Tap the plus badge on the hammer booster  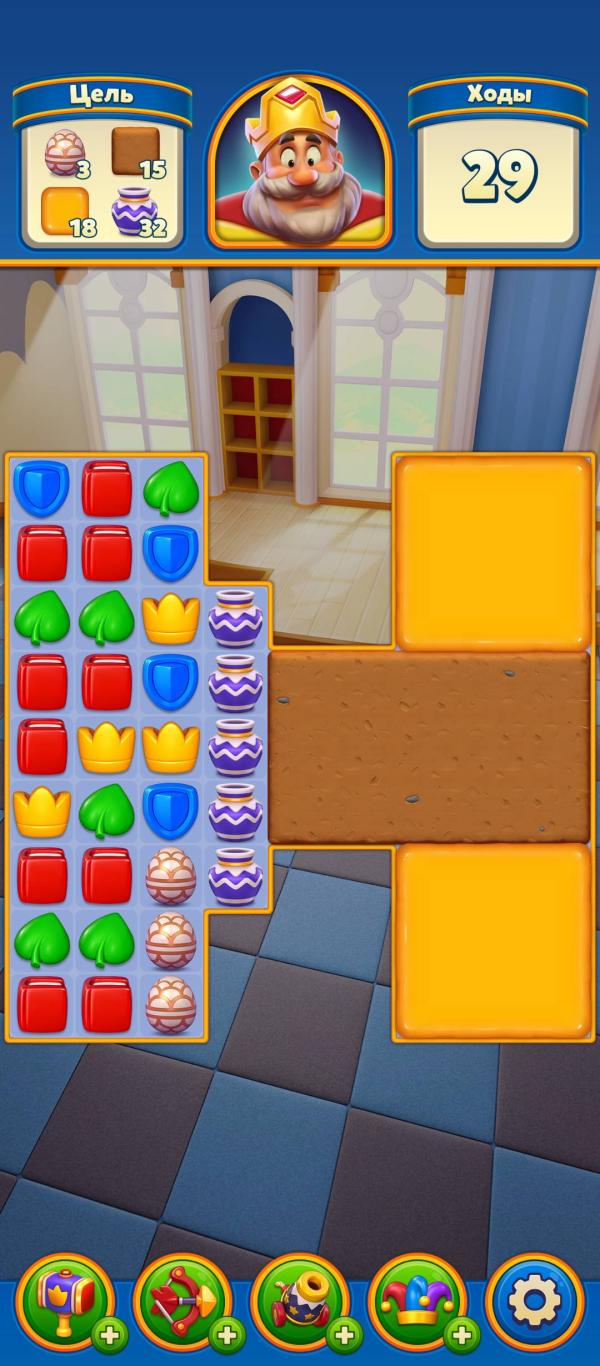click(x=109, y=1334)
